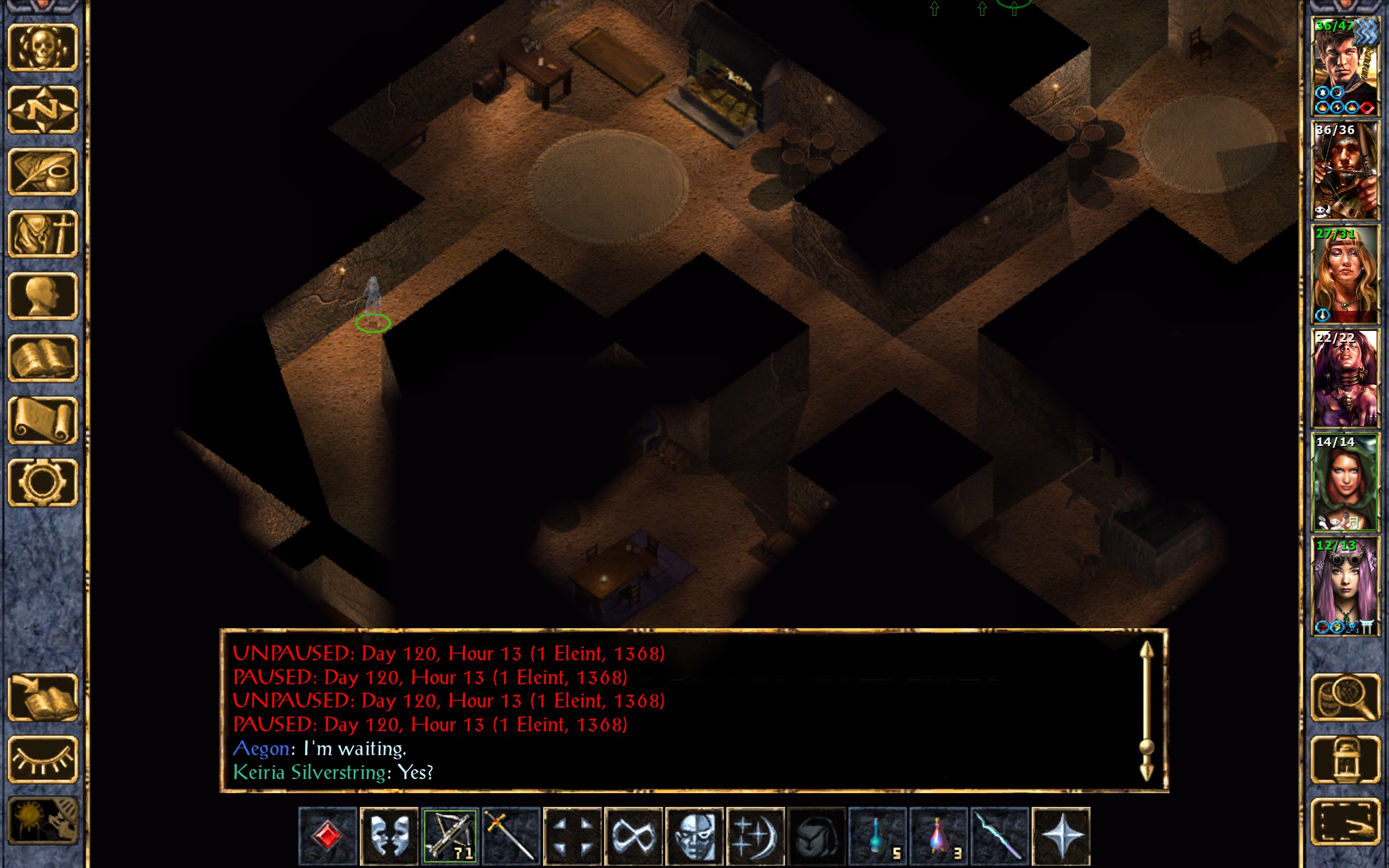Select all party with the dashed rectangle
This screenshot has height=868, width=1389.
pos(1346,822)
